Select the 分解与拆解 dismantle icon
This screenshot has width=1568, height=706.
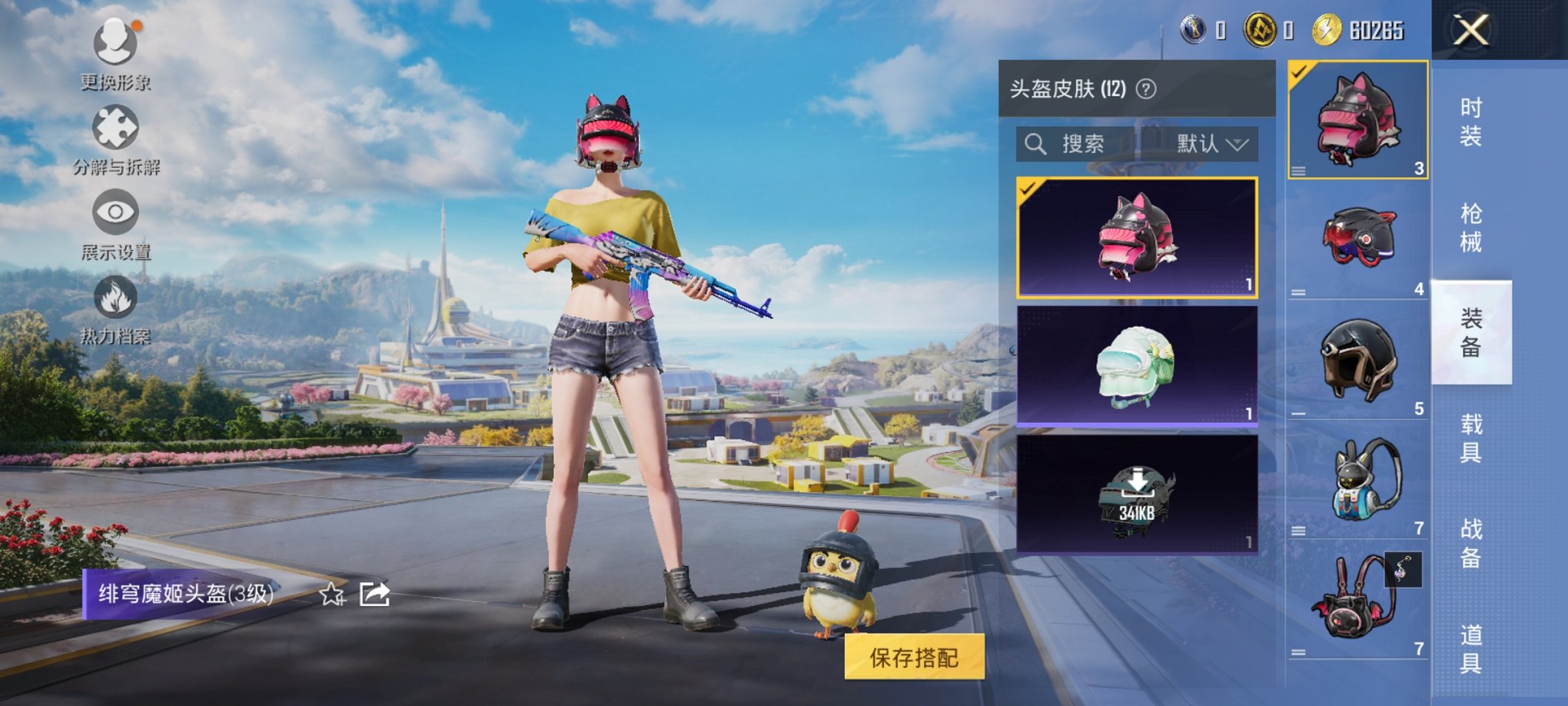pos(114,127)
